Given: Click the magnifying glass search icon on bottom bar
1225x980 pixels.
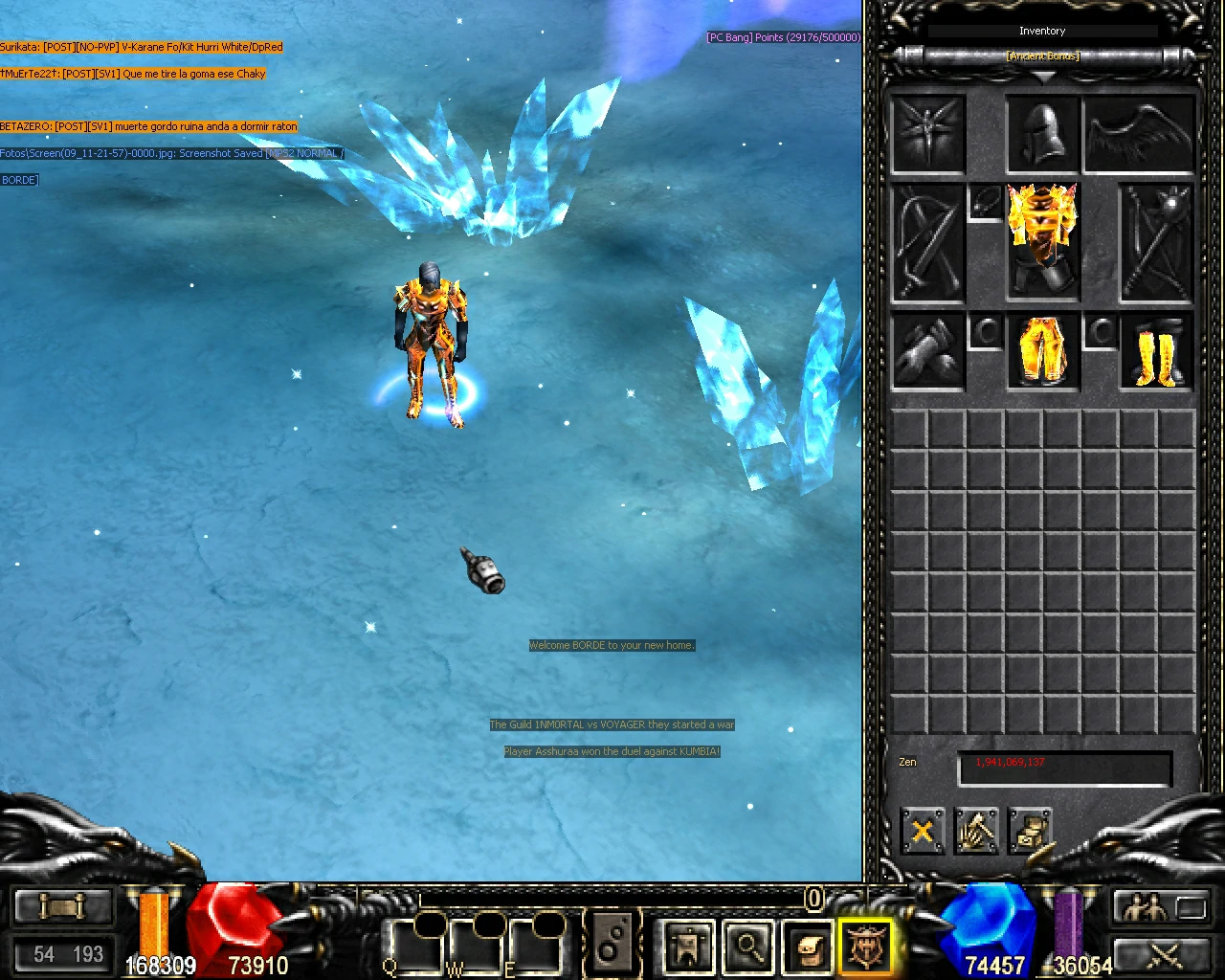Looking at the screenshot, I should point(748,946).
